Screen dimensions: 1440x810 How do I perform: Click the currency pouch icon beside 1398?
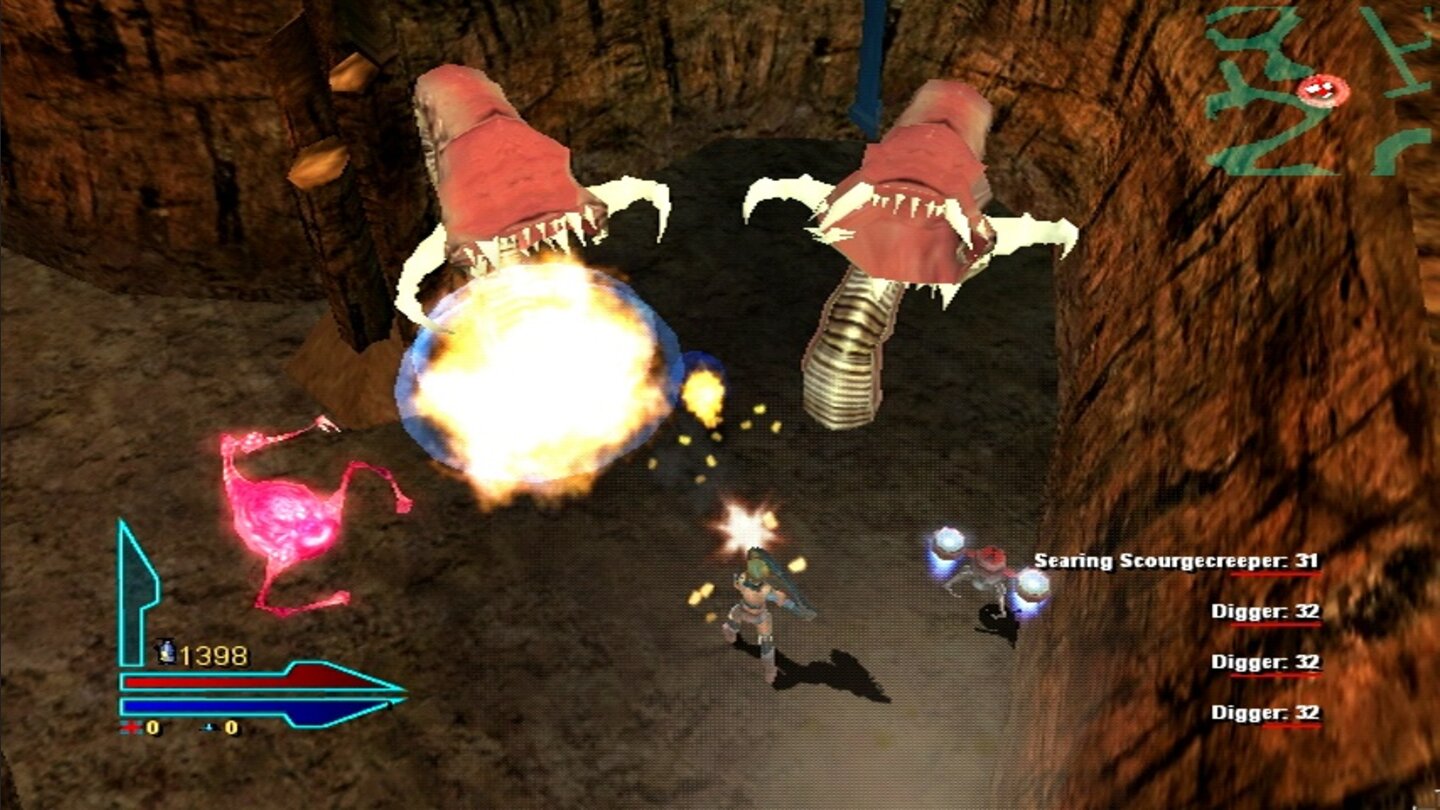click(166, 652)
